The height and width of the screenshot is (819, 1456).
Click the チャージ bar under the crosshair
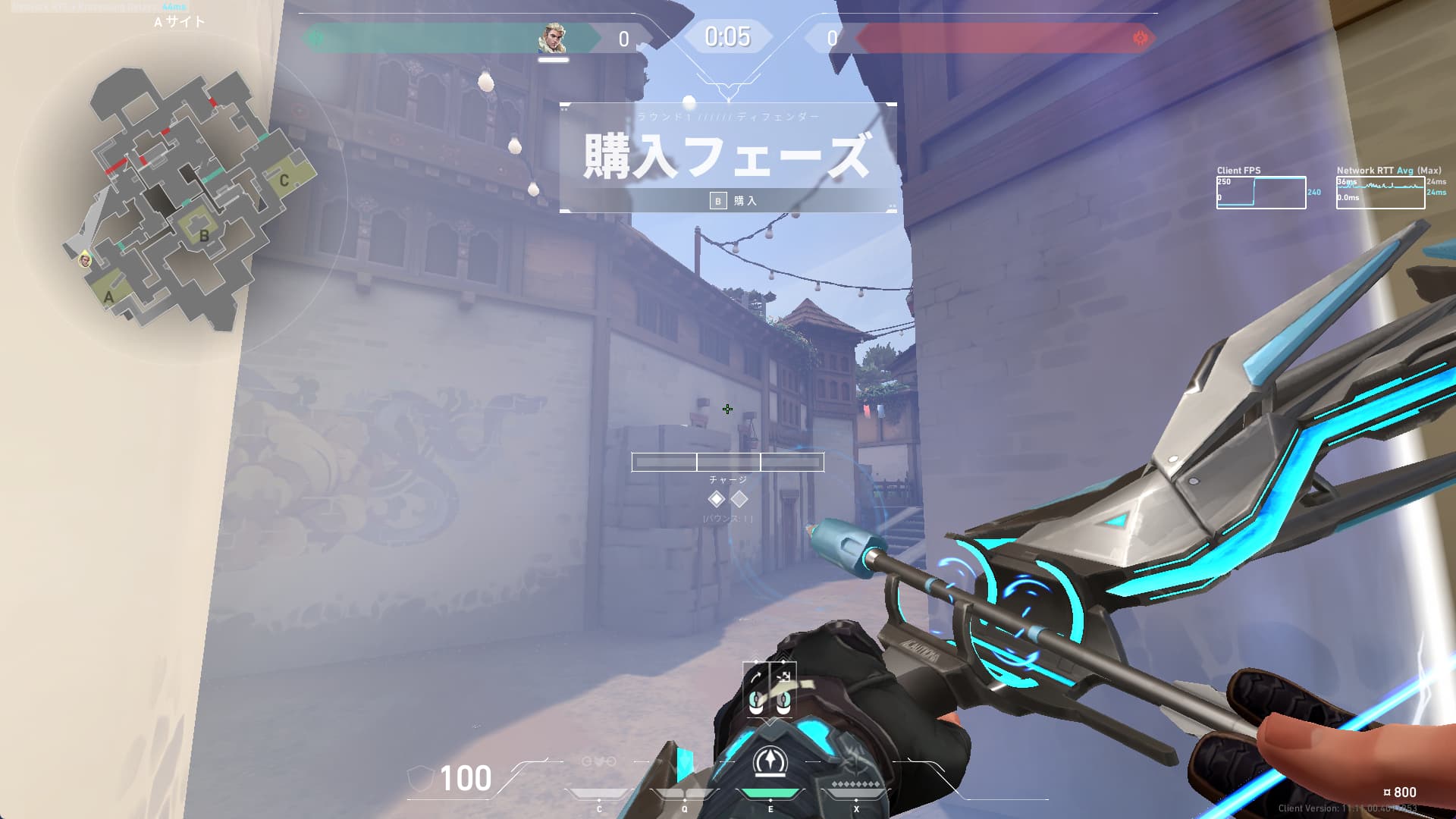pyautogui.click(x=728, y=463)
